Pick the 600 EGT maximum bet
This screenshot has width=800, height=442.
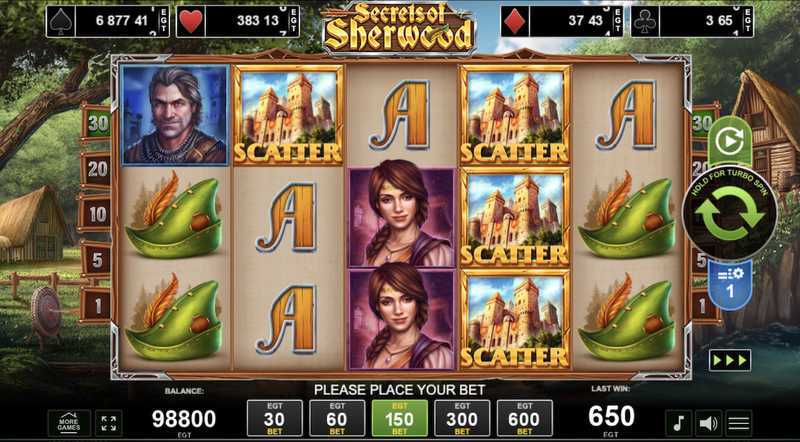pyautogui.click(x=524, y=418)
